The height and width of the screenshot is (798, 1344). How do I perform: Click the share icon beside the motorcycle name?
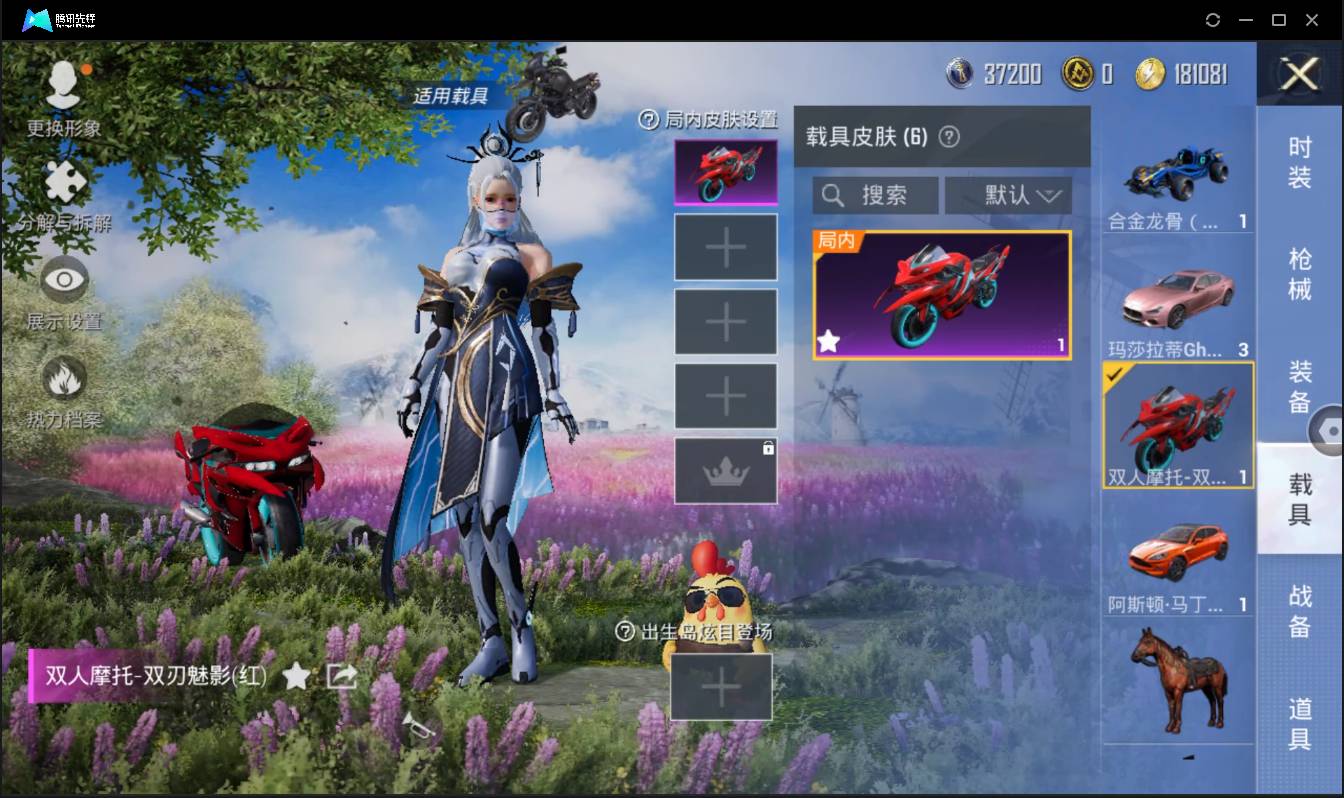[342, 676]
